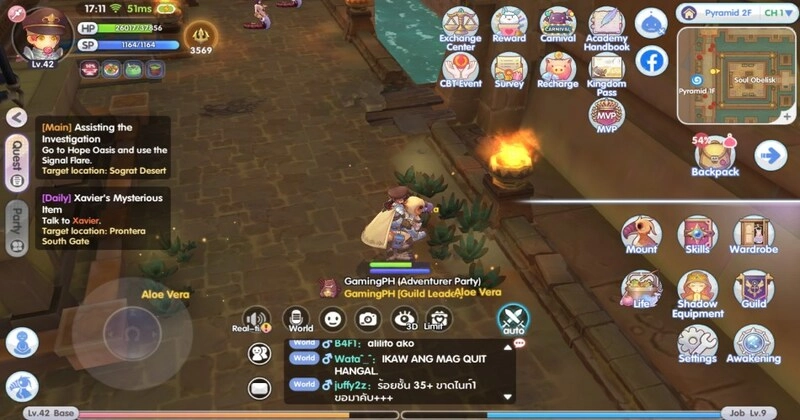Open the CBT Event icon
Screen dimensions: 800x420
tap(459, 68)
